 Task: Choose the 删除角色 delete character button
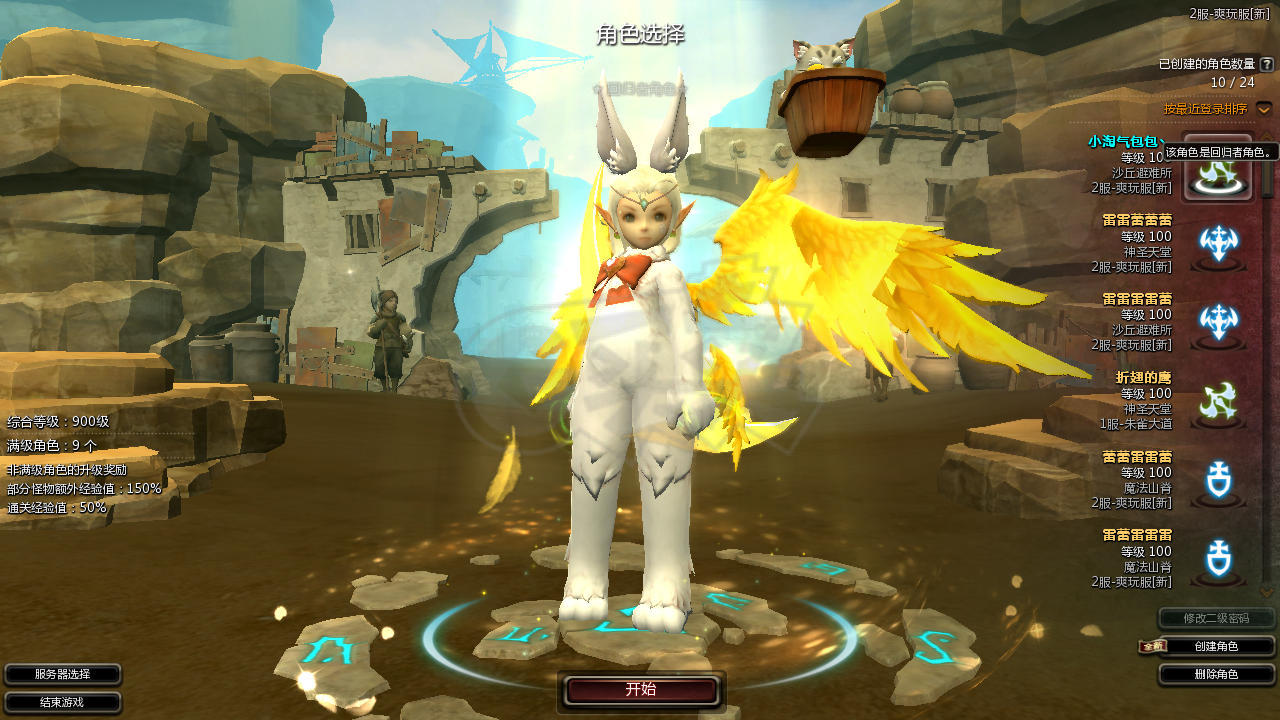tap(1216, 675)
